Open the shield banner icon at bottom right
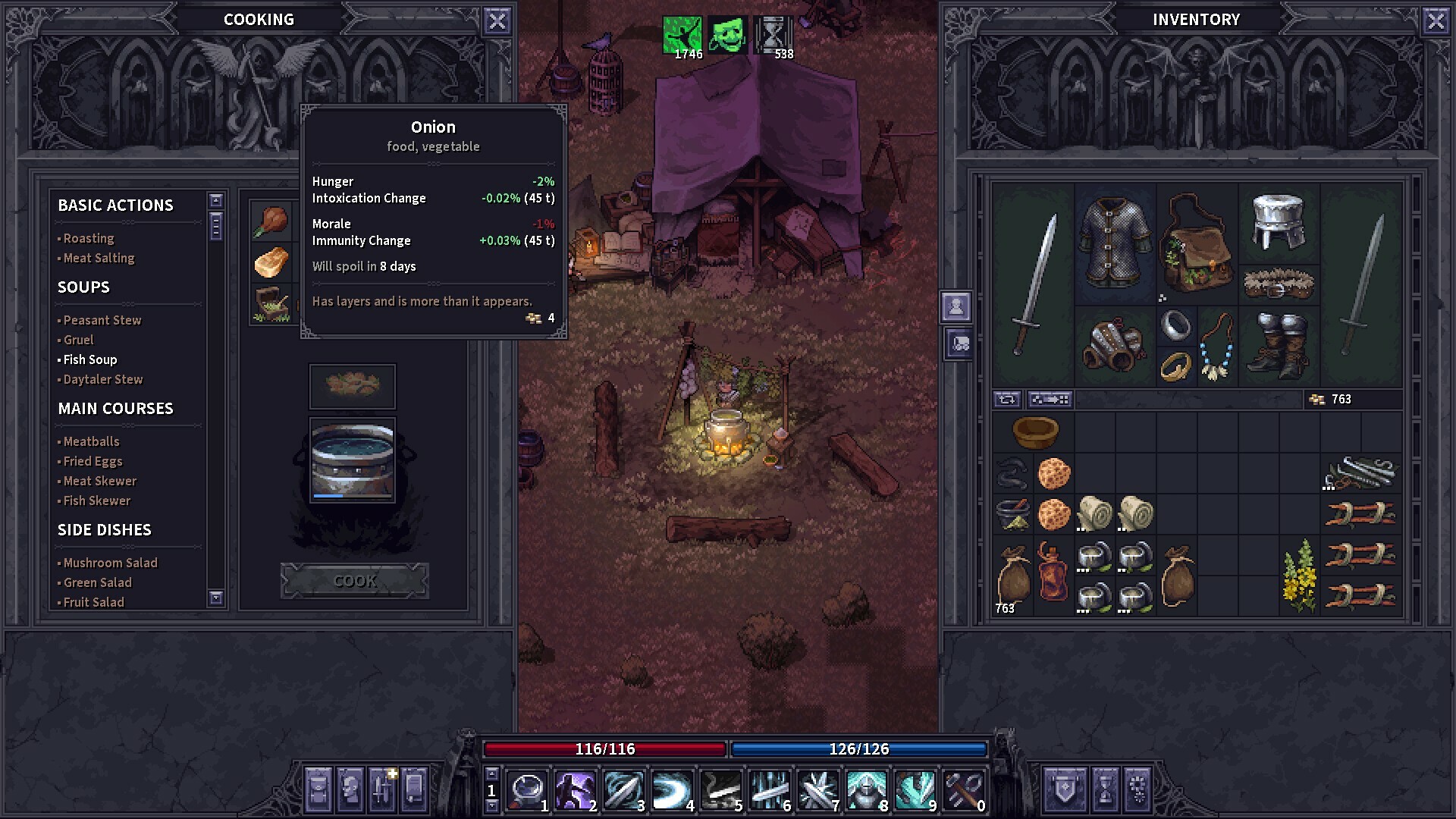The width and height of the screenshot is (1456, 819). tap(1064, 790)
